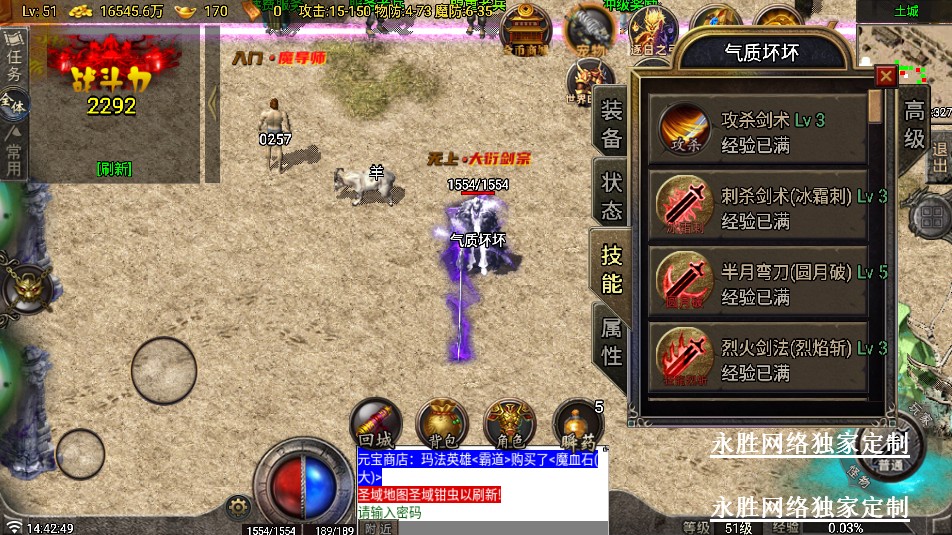Show the 属性 attributes tab
952x535 pixels.
(x=611, y=340)
